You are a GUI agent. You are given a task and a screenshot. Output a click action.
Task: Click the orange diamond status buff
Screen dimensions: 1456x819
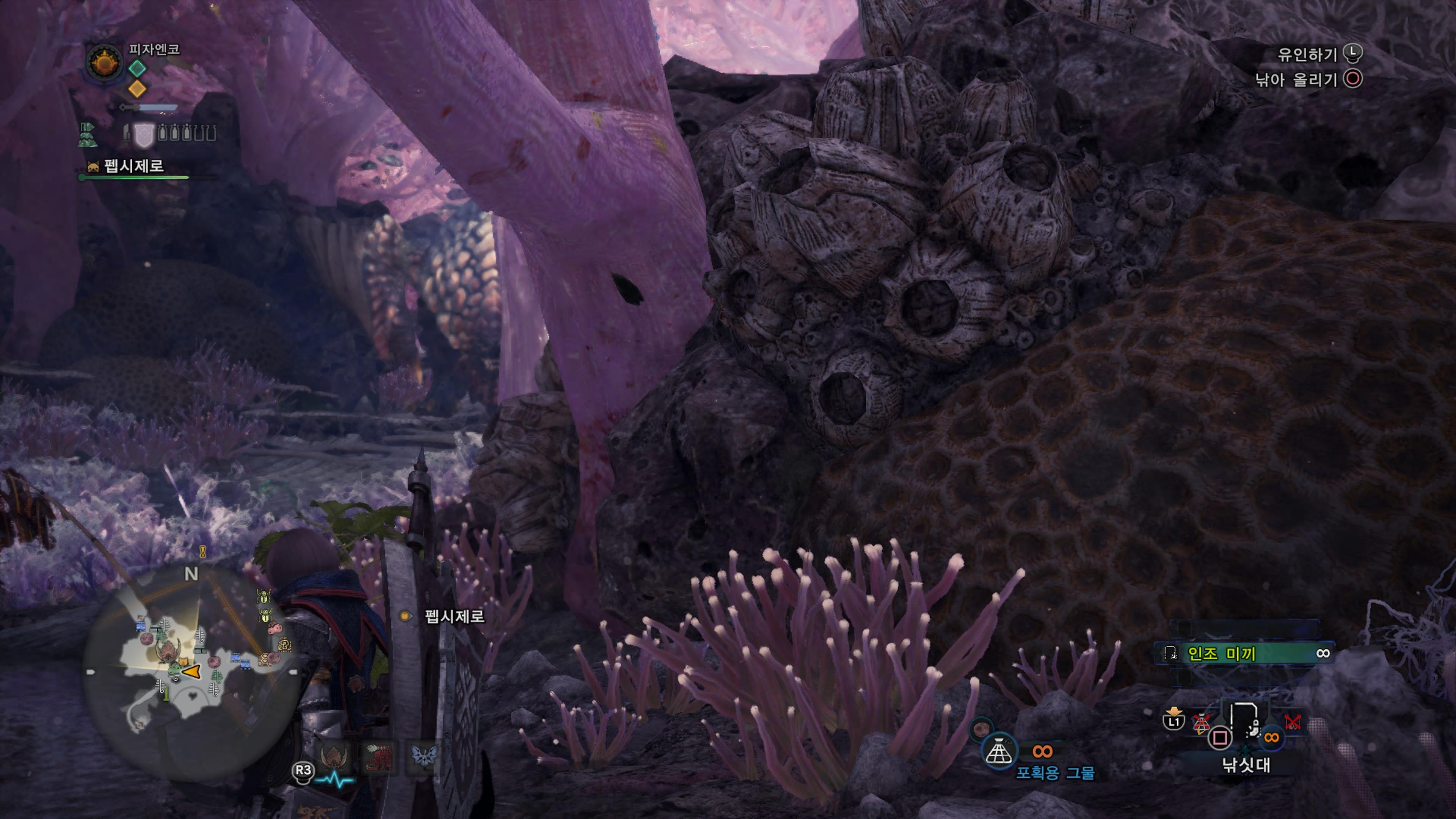[x=137, y=88]
